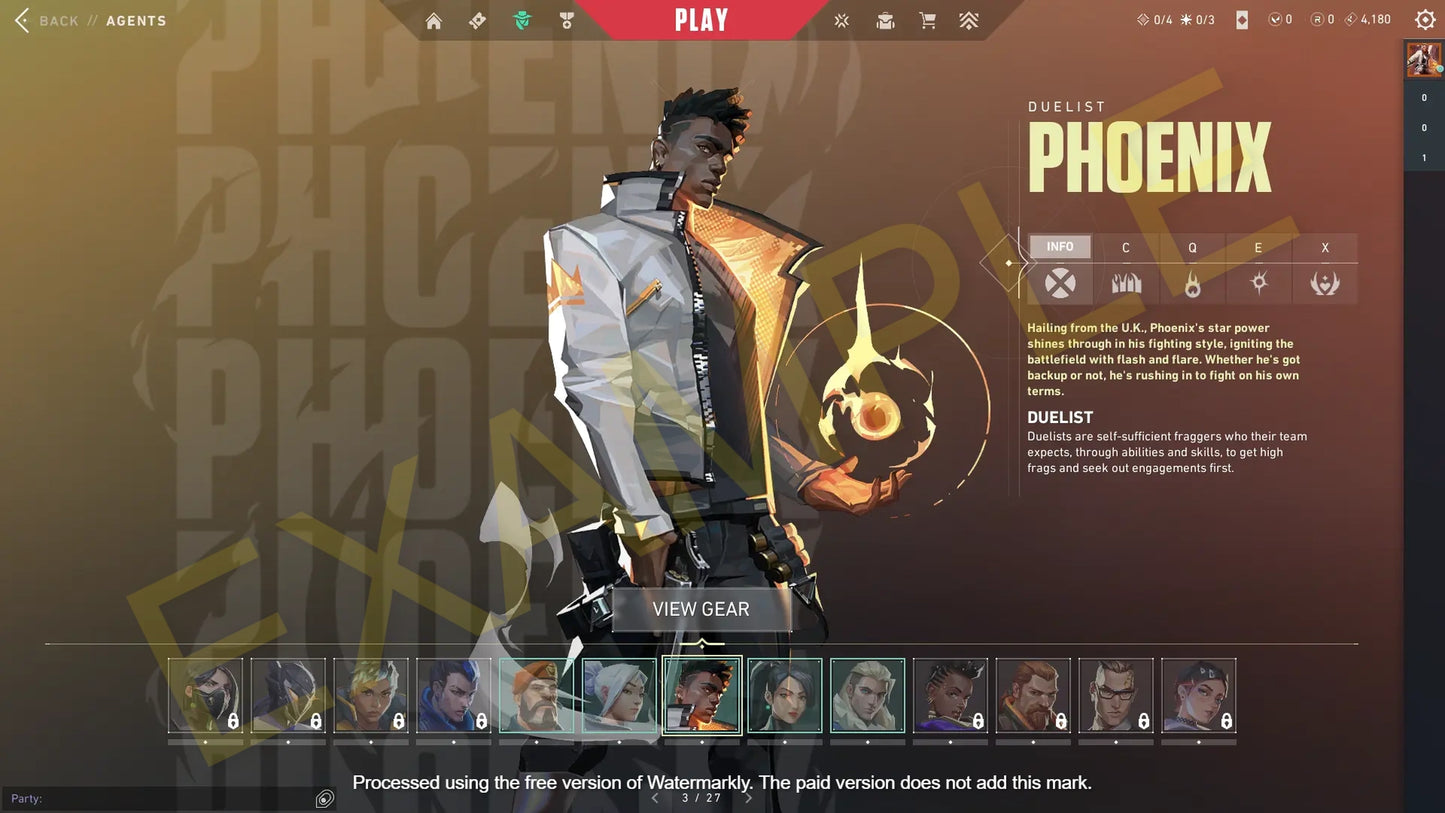Screen dimensions: 1445x813
Task: Select the Battlepass ticket icon
Action: (477, 19)
